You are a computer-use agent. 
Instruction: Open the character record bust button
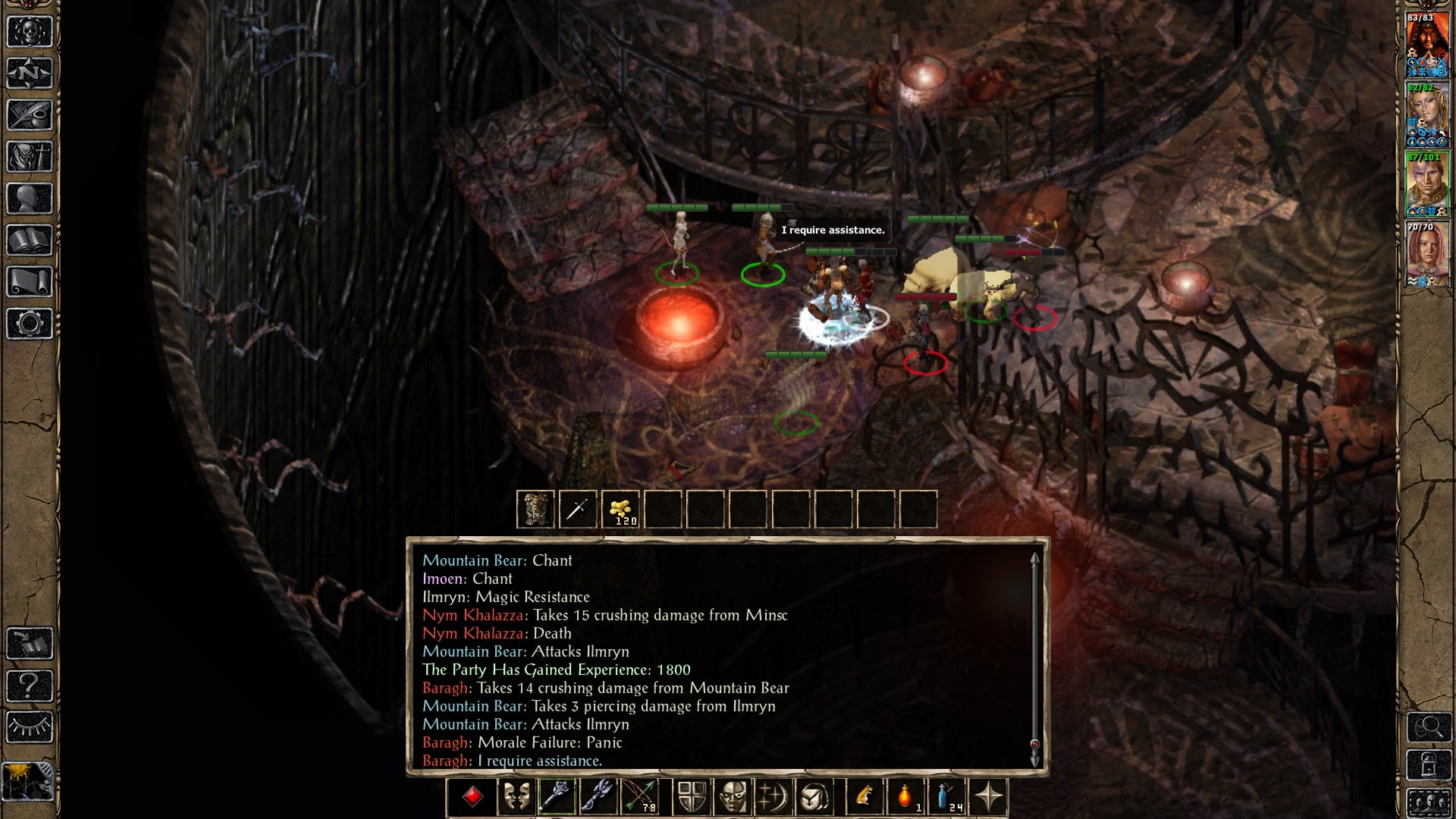click(30, 199)
